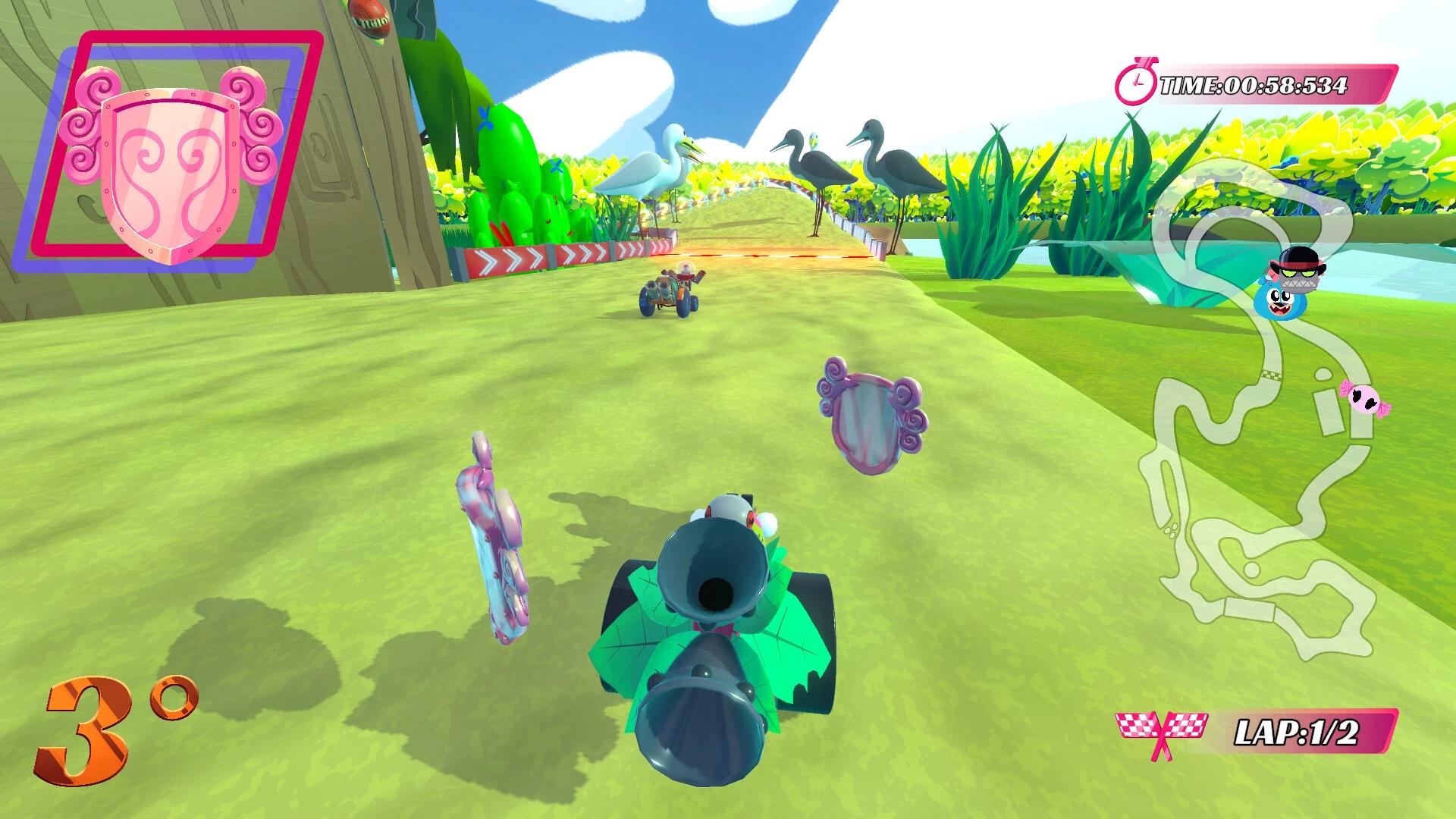Select the blue racer marker on the minimap

[x=1280, y=303]
